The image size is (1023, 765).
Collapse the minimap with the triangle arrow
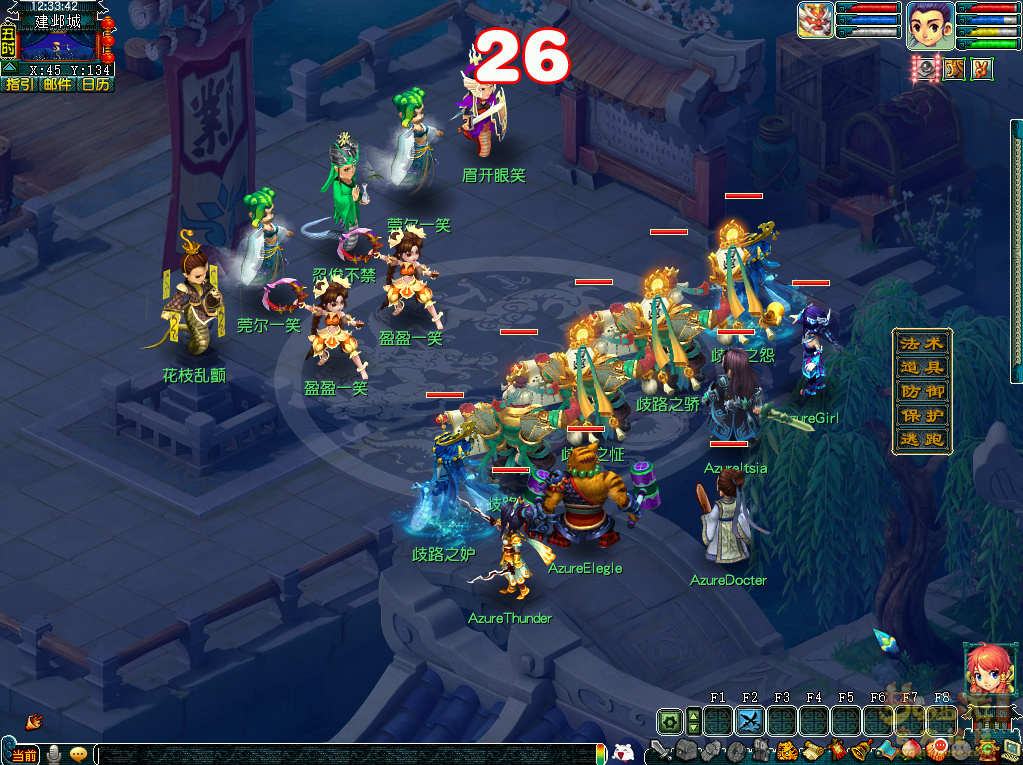click(8, 70)
